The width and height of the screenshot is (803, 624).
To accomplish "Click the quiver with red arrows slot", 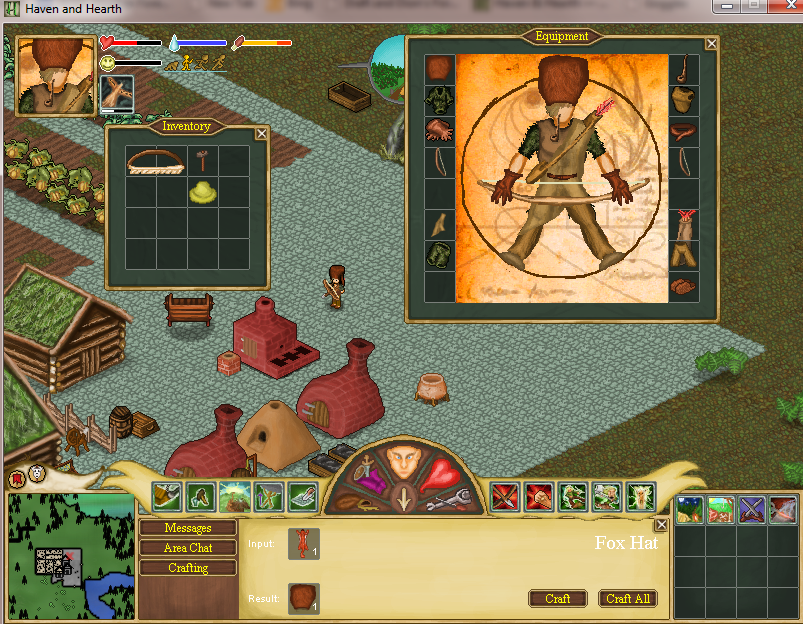I will click(683, 222).
